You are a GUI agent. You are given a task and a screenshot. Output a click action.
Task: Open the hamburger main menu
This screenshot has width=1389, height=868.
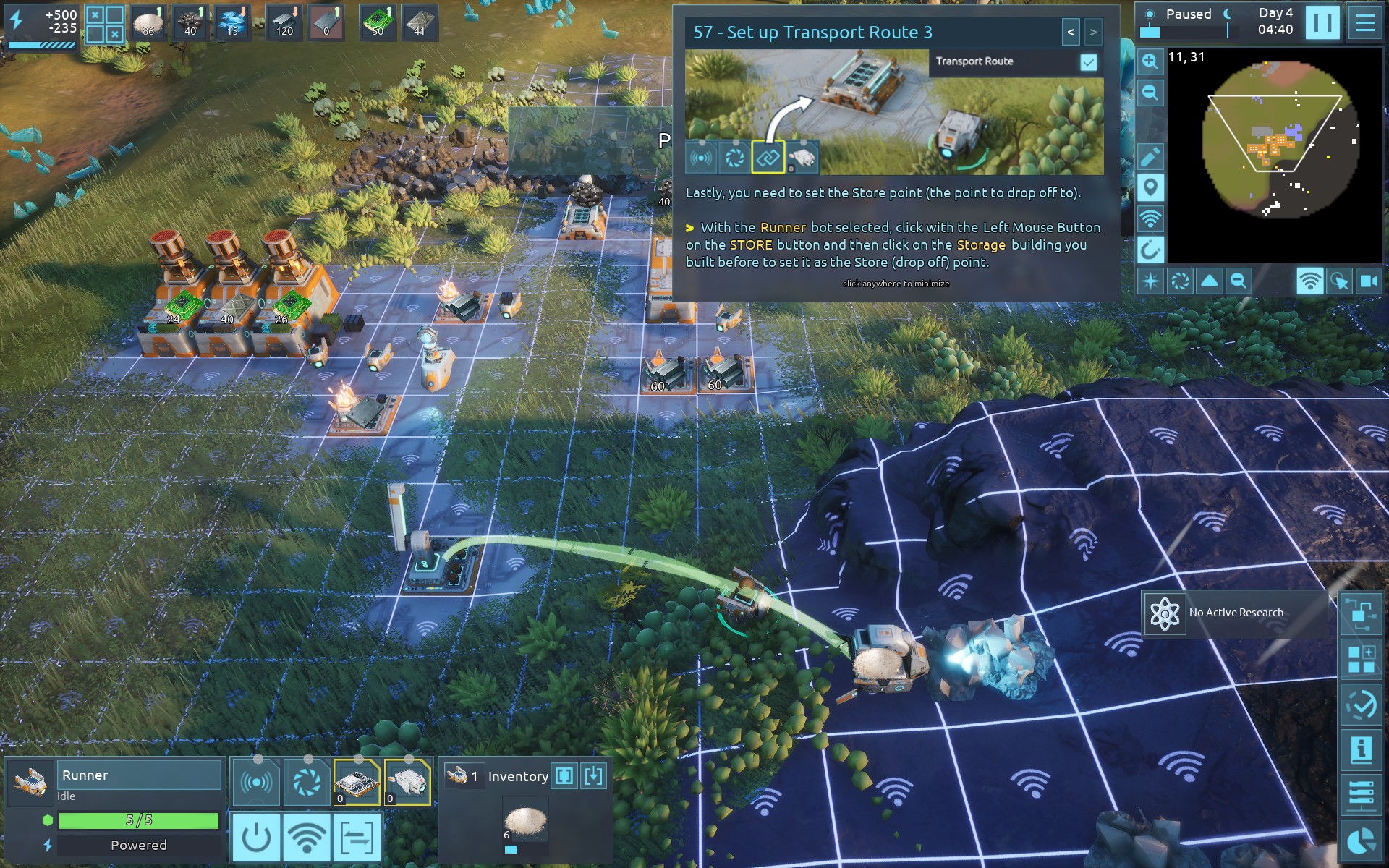pos(1365,22)
